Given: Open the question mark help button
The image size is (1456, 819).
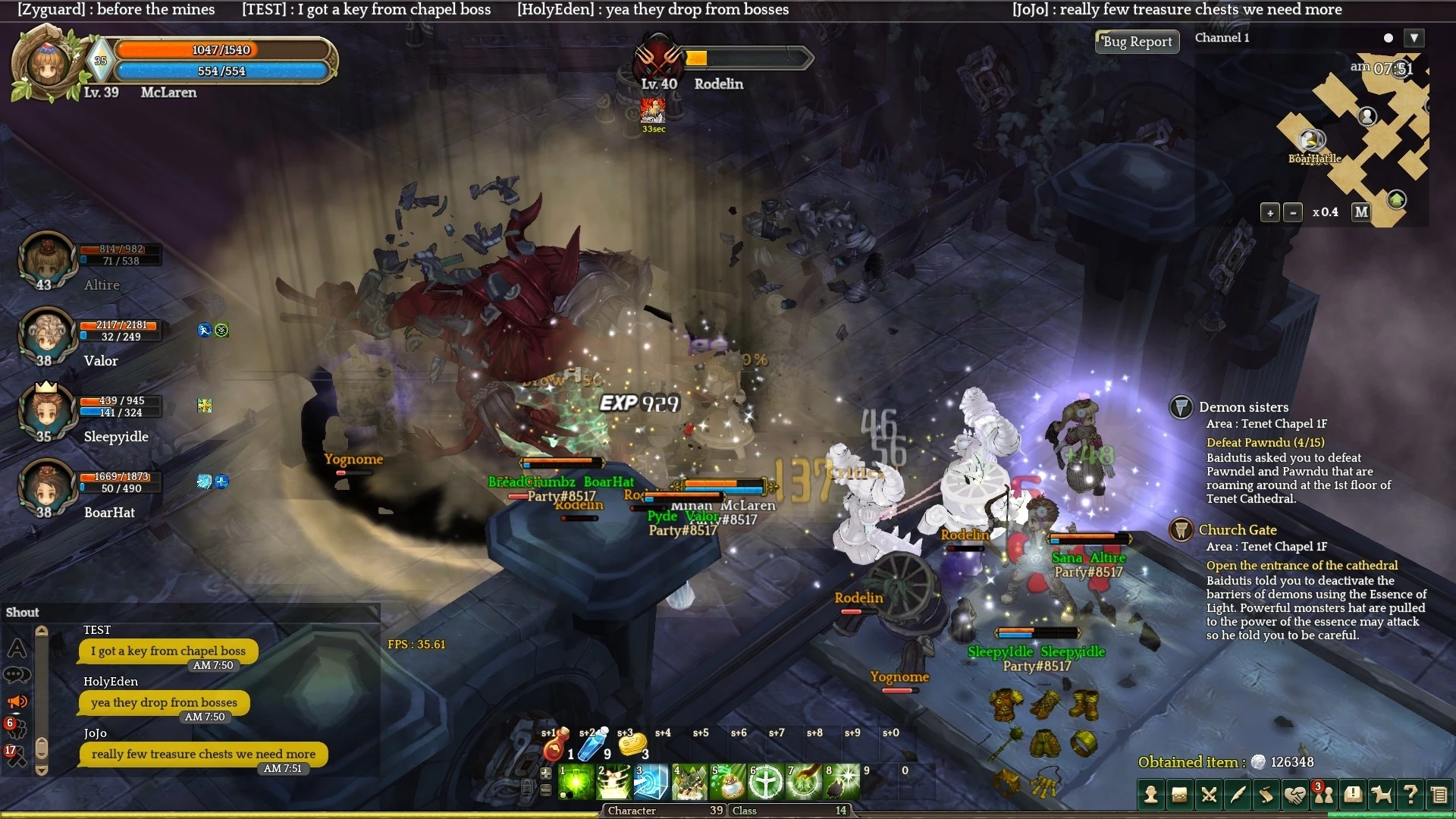Looking at the screenshot, I should [1410, 795].
